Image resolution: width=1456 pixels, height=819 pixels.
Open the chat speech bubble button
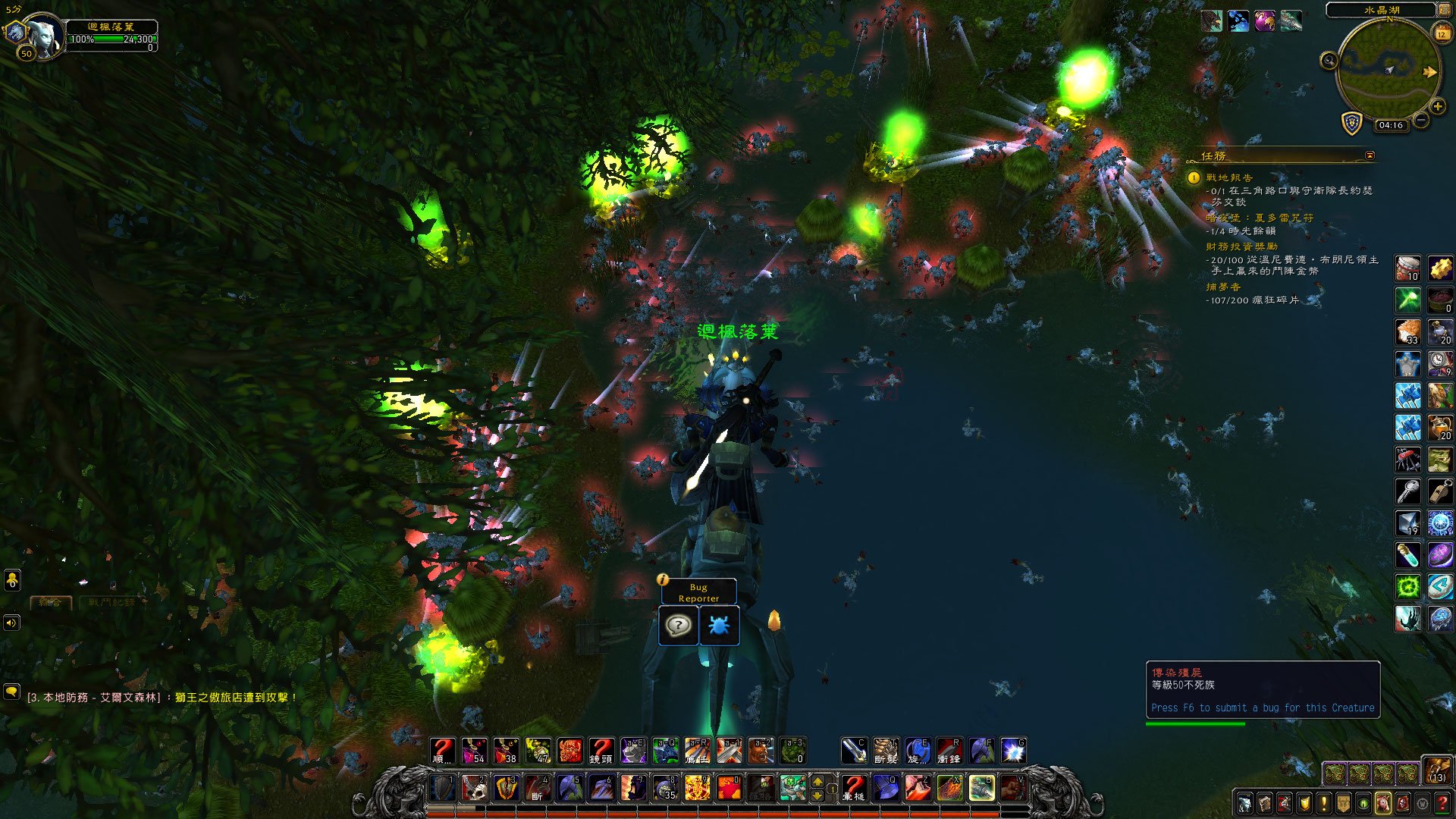[11, 692]
